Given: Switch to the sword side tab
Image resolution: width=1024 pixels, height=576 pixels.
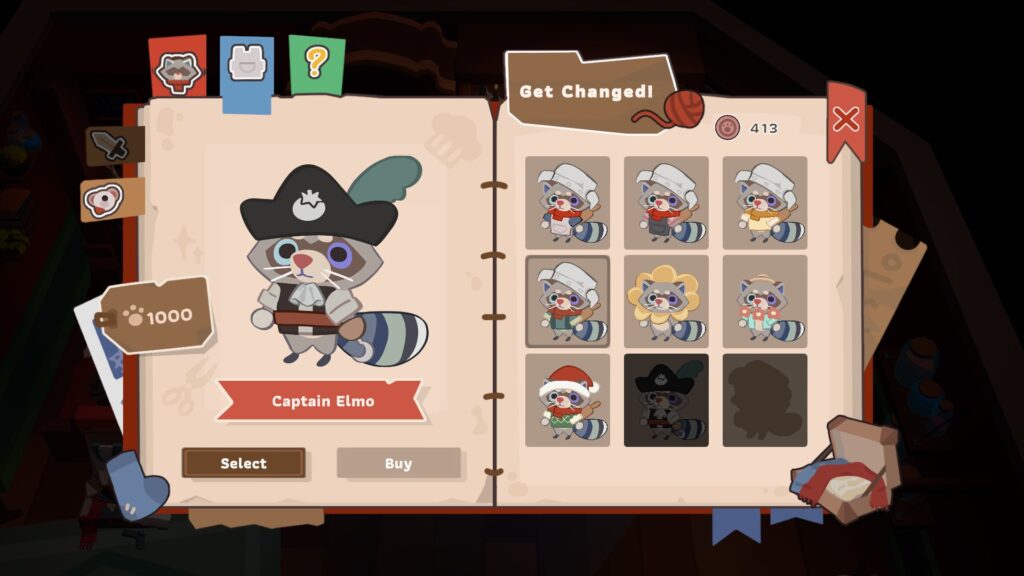Looking at the screenshot, I should [108, 147].
